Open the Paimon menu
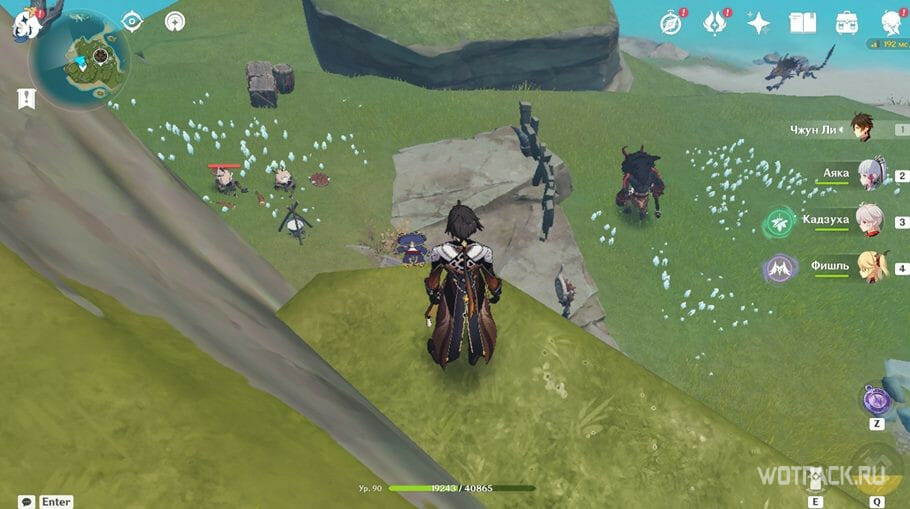Viewport: 910px width, 509px height. tap(22, 22)
